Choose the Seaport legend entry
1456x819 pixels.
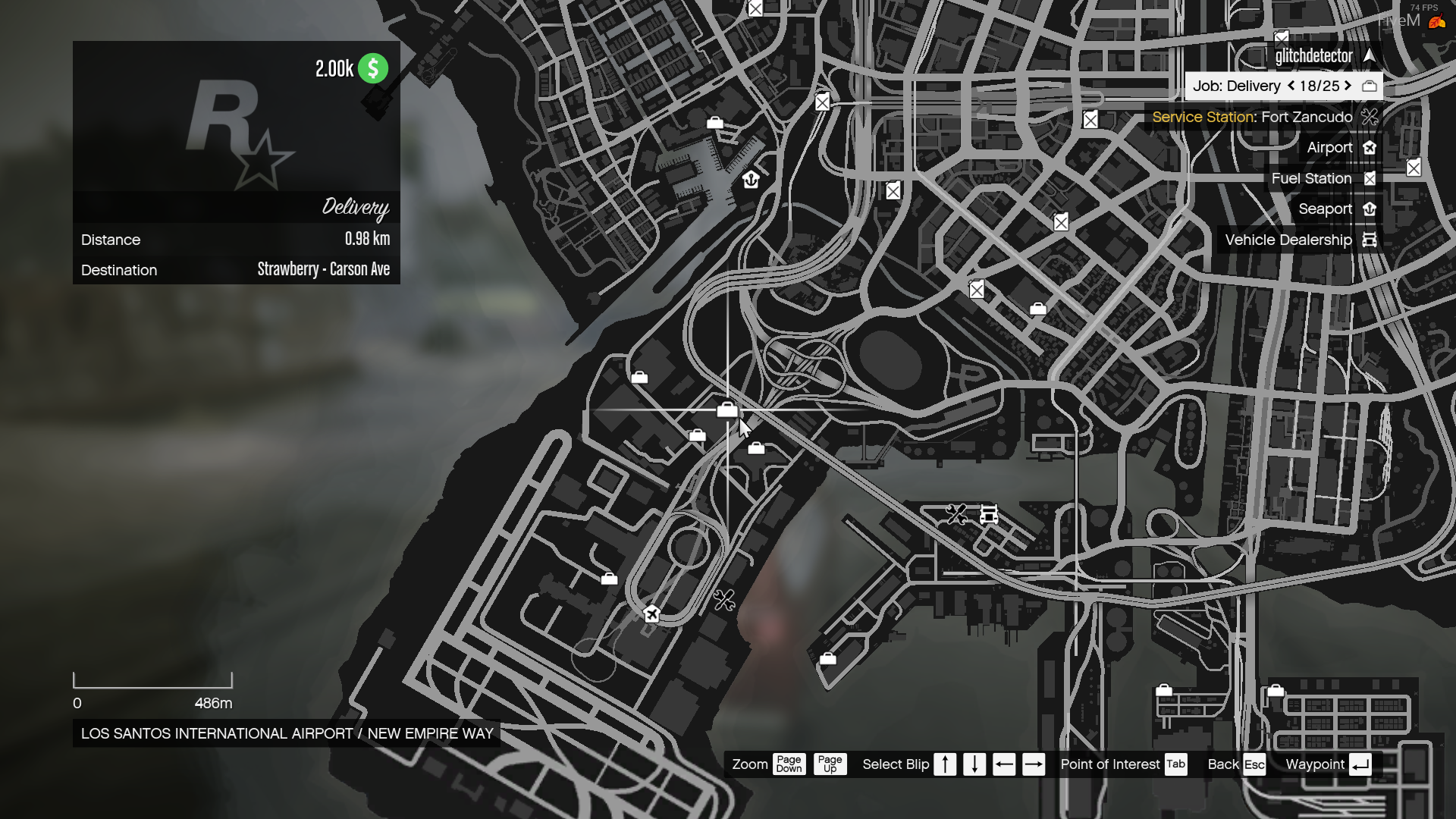tap(1325, 209)
